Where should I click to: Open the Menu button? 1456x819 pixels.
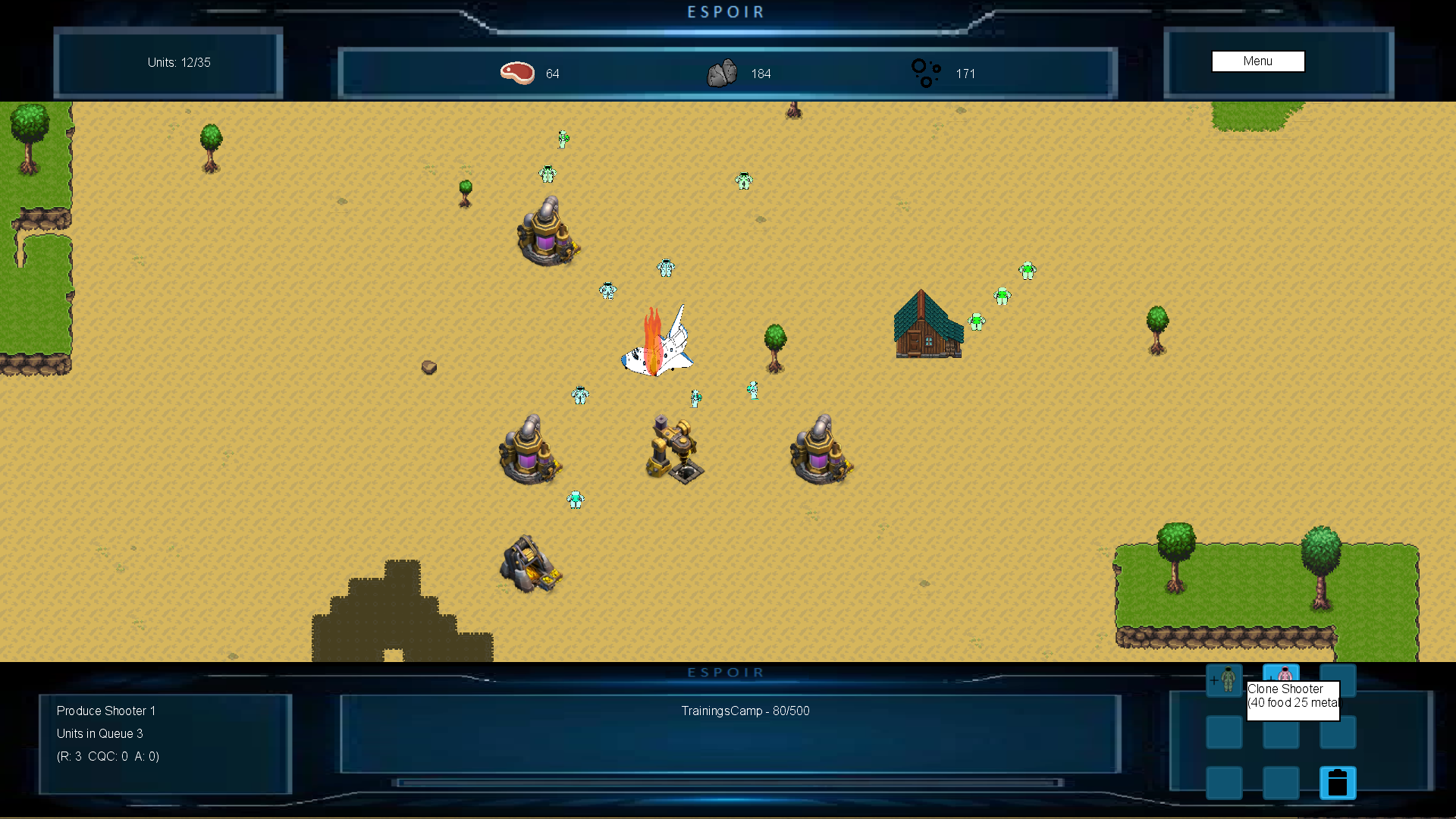1257,61
